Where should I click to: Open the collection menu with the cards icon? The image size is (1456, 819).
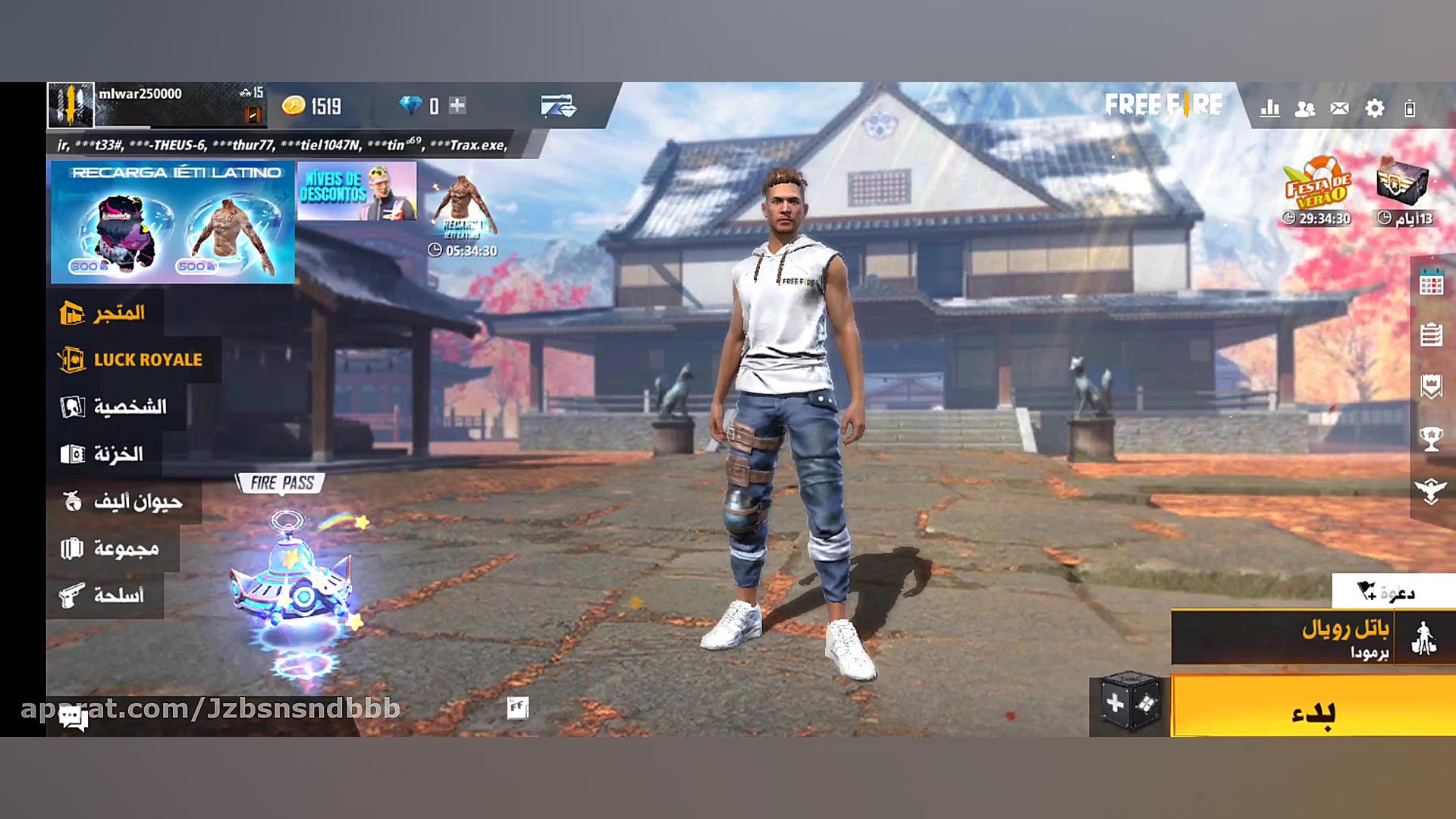point(110,548)
